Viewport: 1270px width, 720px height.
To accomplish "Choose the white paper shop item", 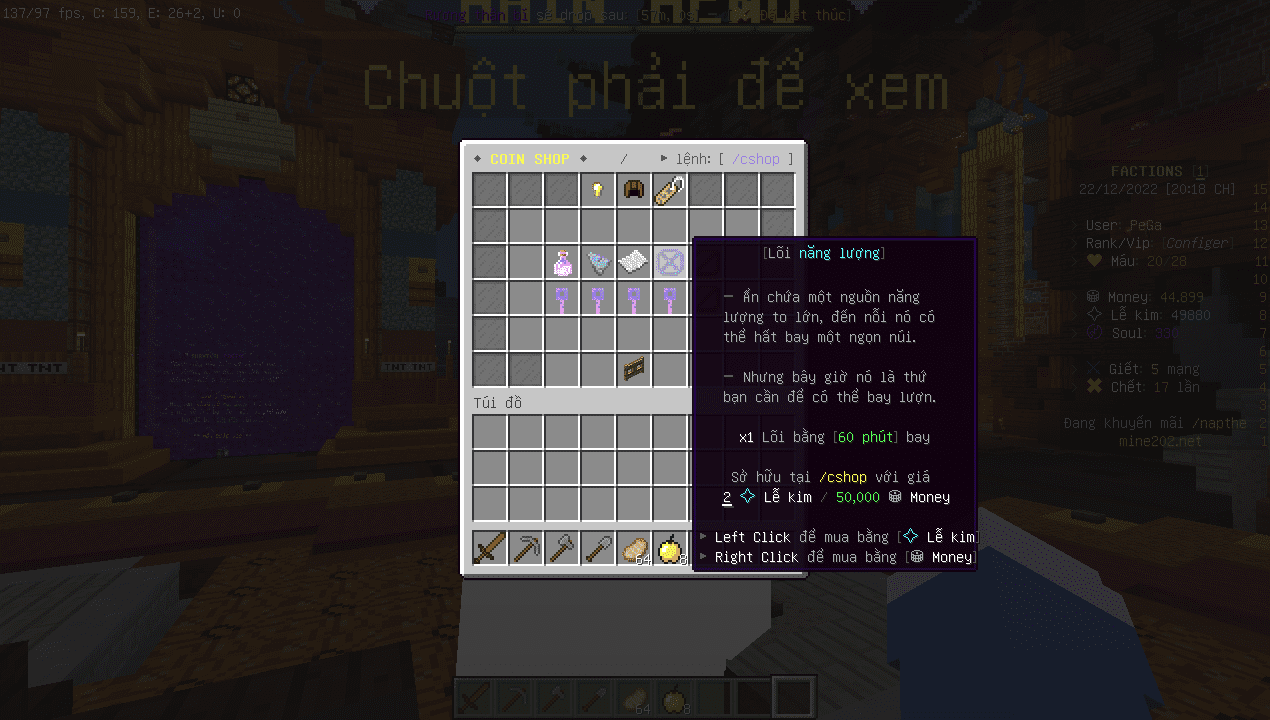I will [633, 263].
